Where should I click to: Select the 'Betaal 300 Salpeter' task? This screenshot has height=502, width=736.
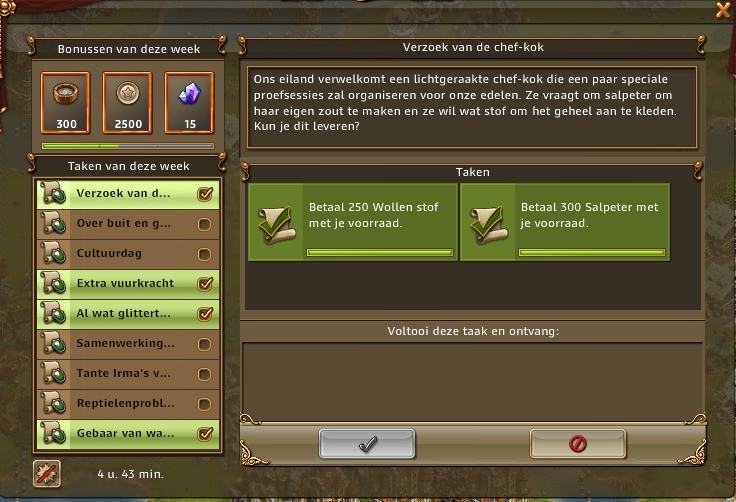(564, 222)
